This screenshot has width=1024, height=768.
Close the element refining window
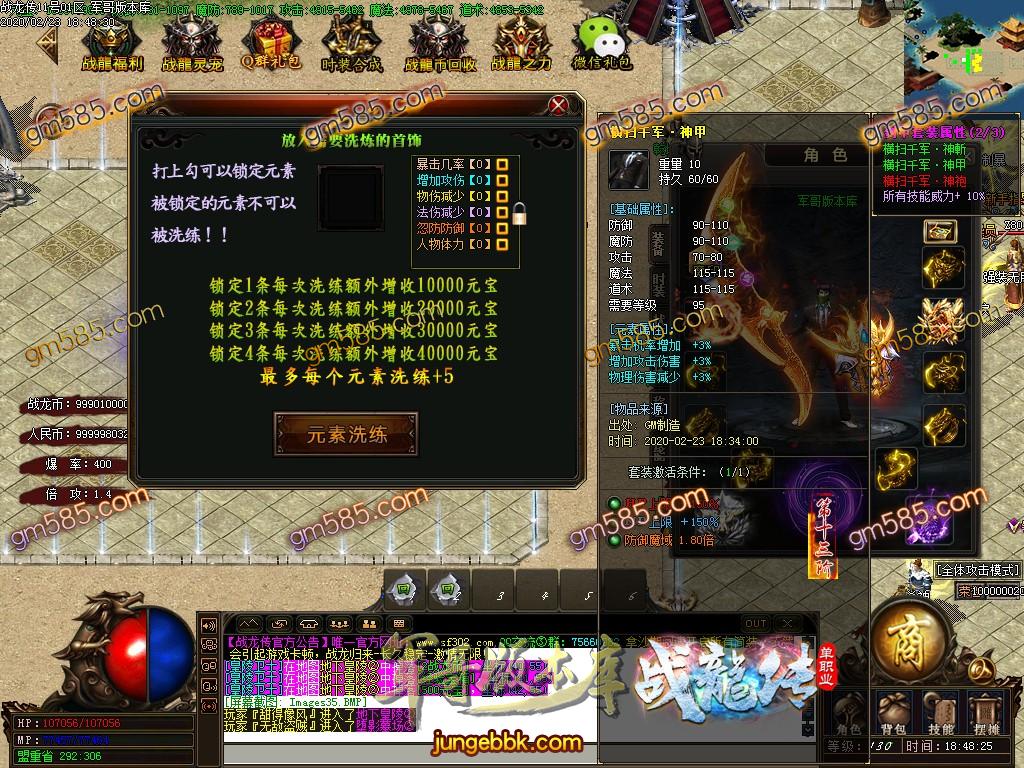pos(559,105)
